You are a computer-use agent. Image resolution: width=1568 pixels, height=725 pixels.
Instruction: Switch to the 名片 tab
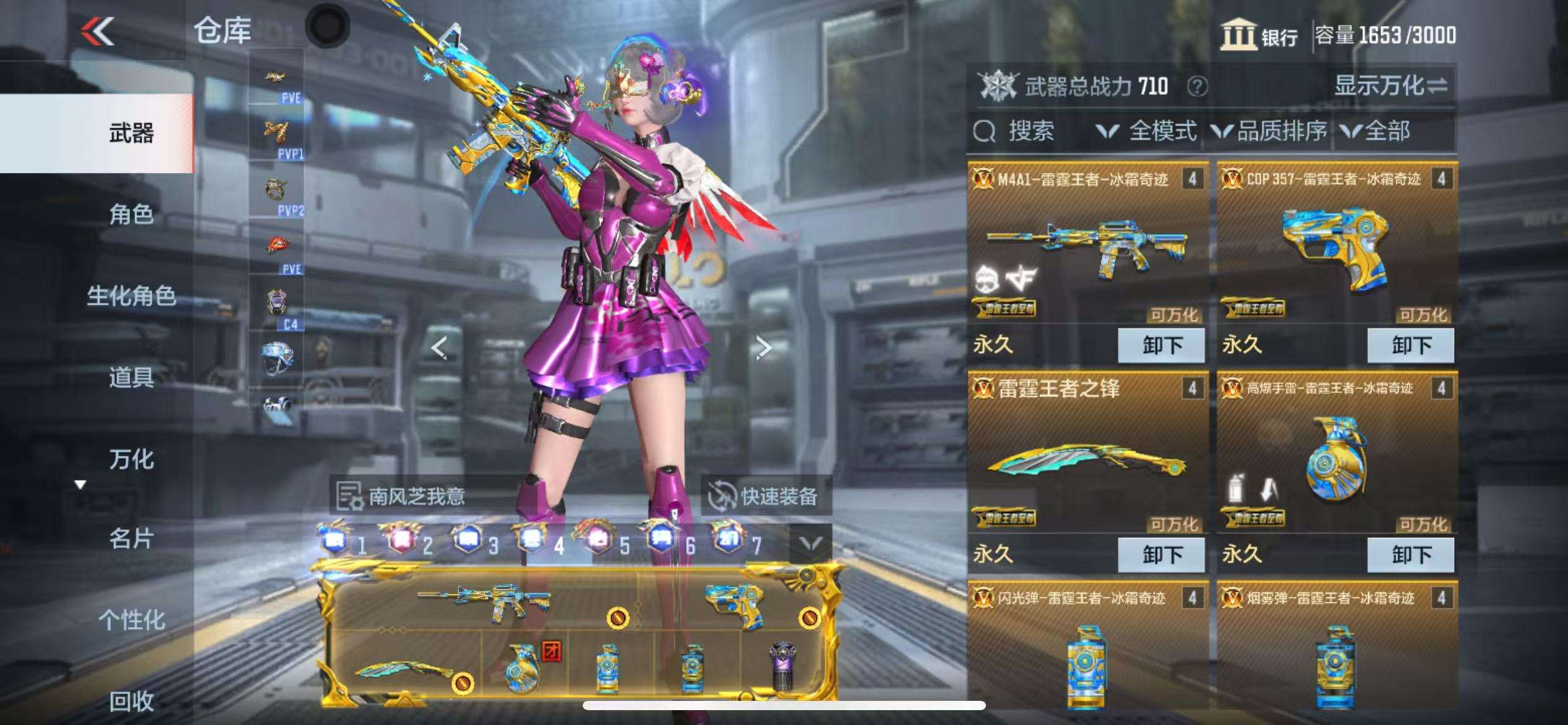tap(131, 539)
